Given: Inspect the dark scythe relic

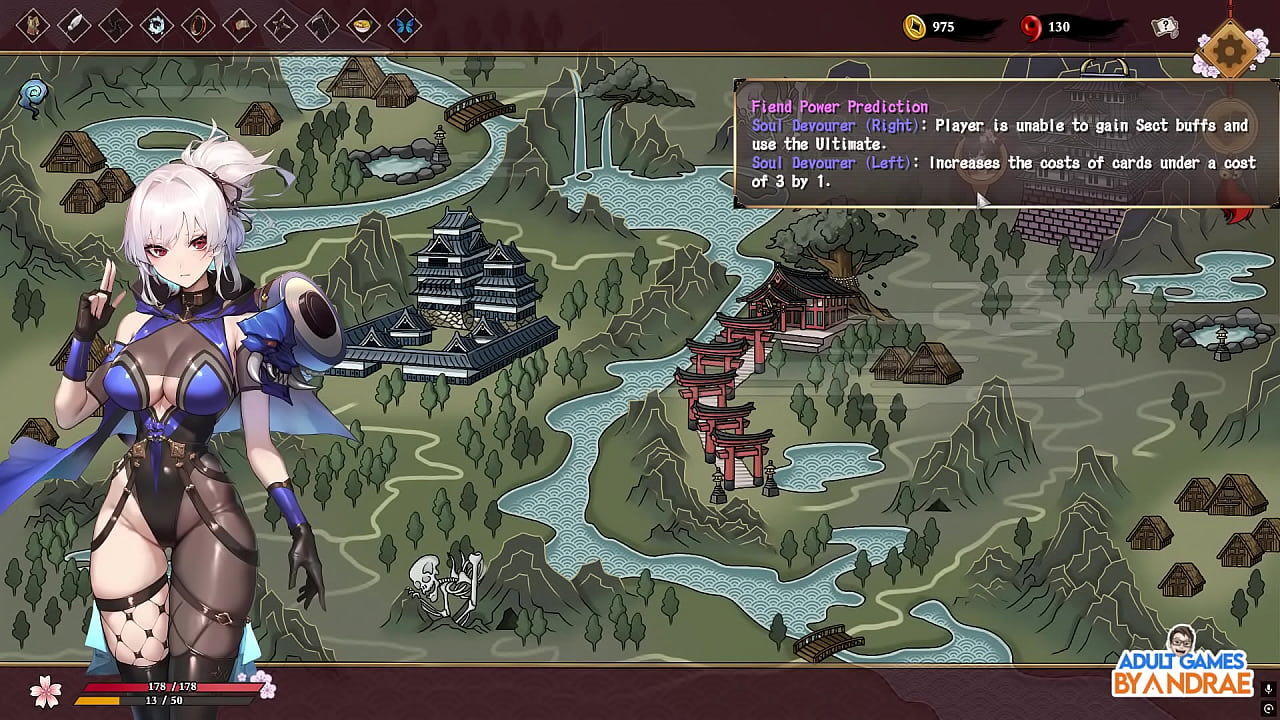Looking at the screenshot, I should (322, 26).
